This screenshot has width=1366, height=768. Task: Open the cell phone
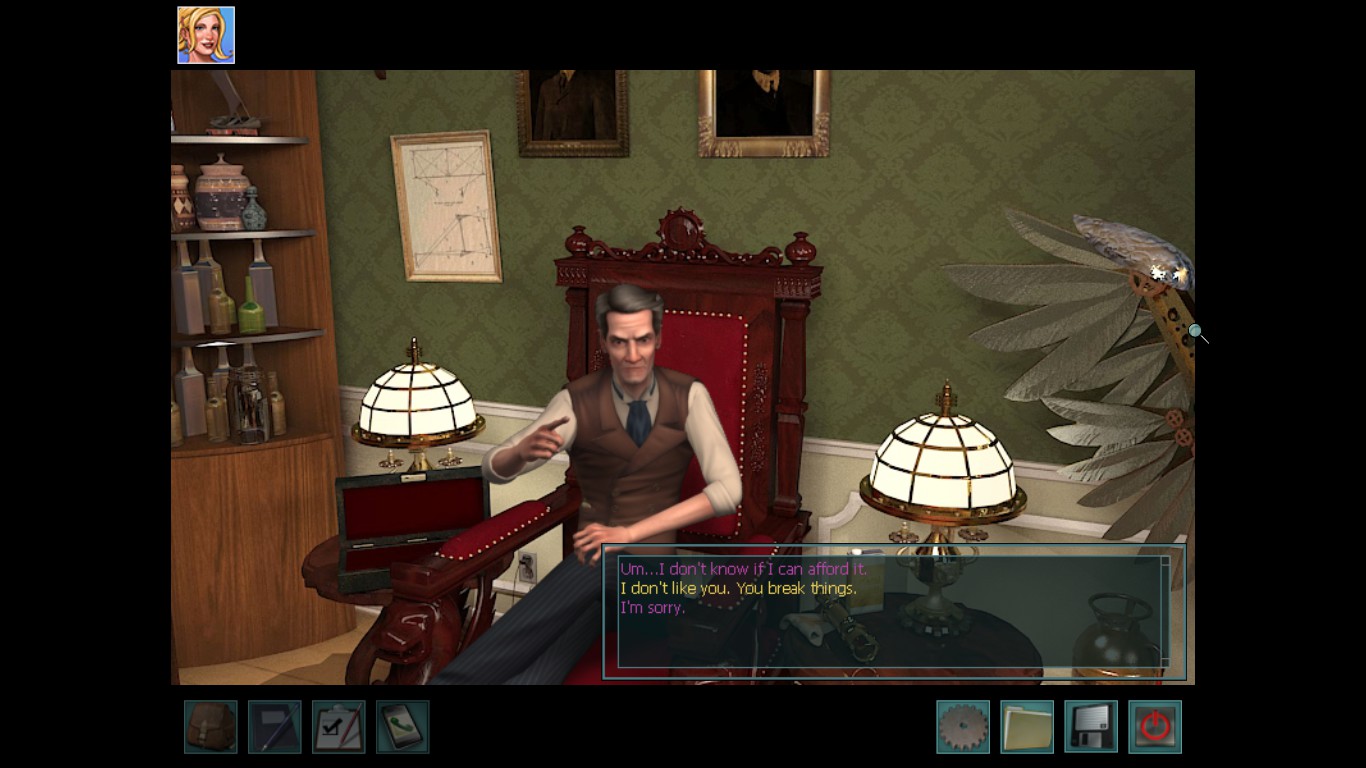pyautogui.click(x=403, y=727)
